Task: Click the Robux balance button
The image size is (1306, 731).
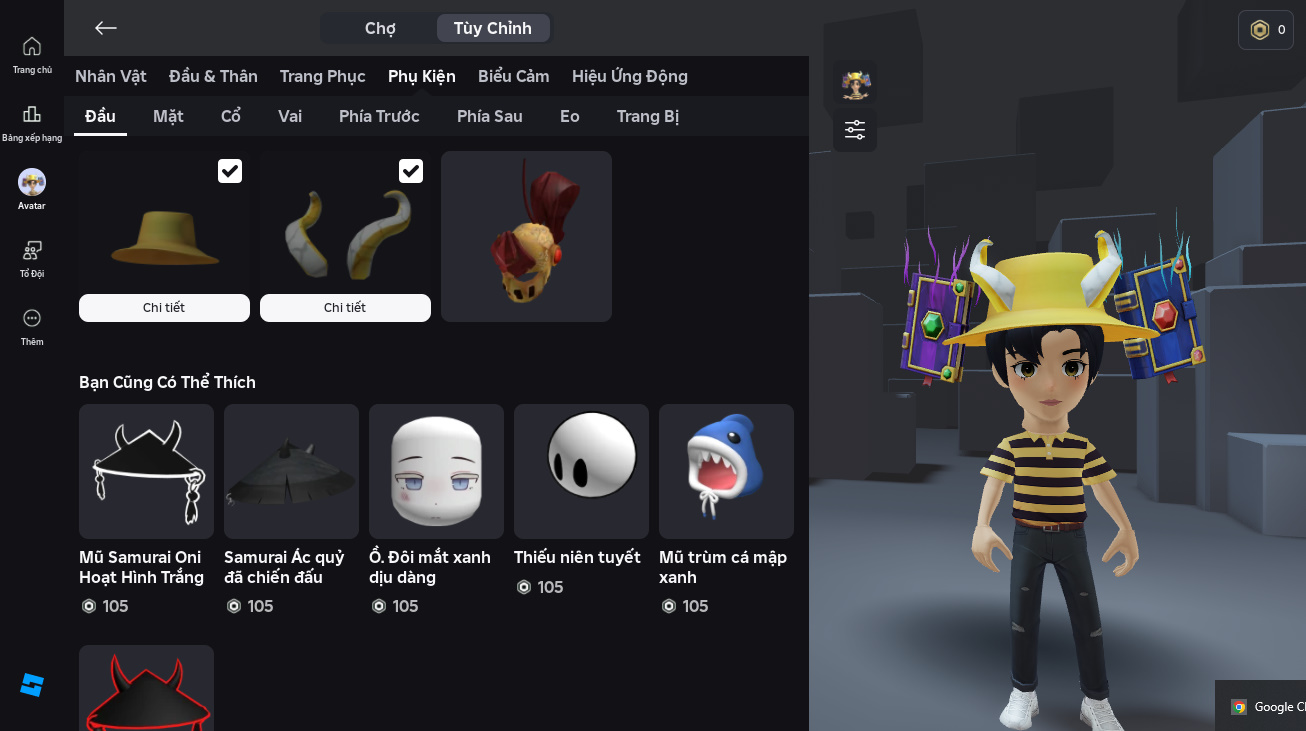Action: pos(1266,30)
